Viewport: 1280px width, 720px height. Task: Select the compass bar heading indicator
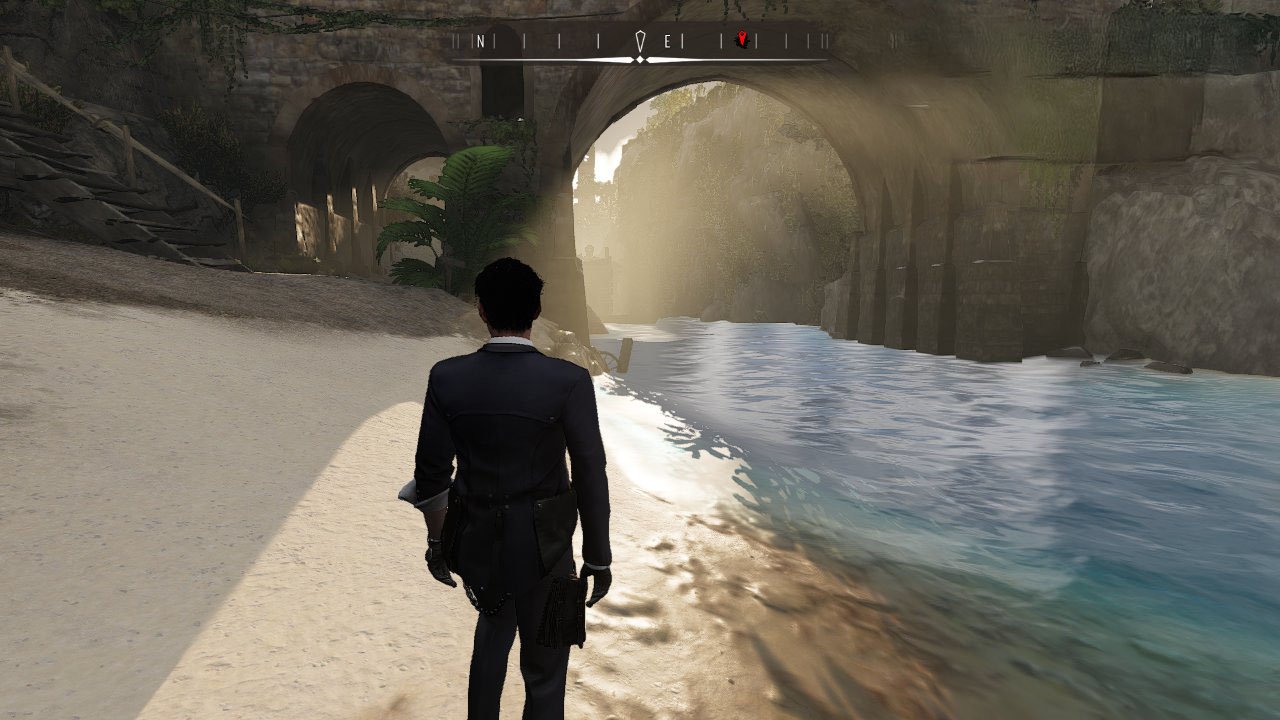pyautogui.click(x=640, y=42)
